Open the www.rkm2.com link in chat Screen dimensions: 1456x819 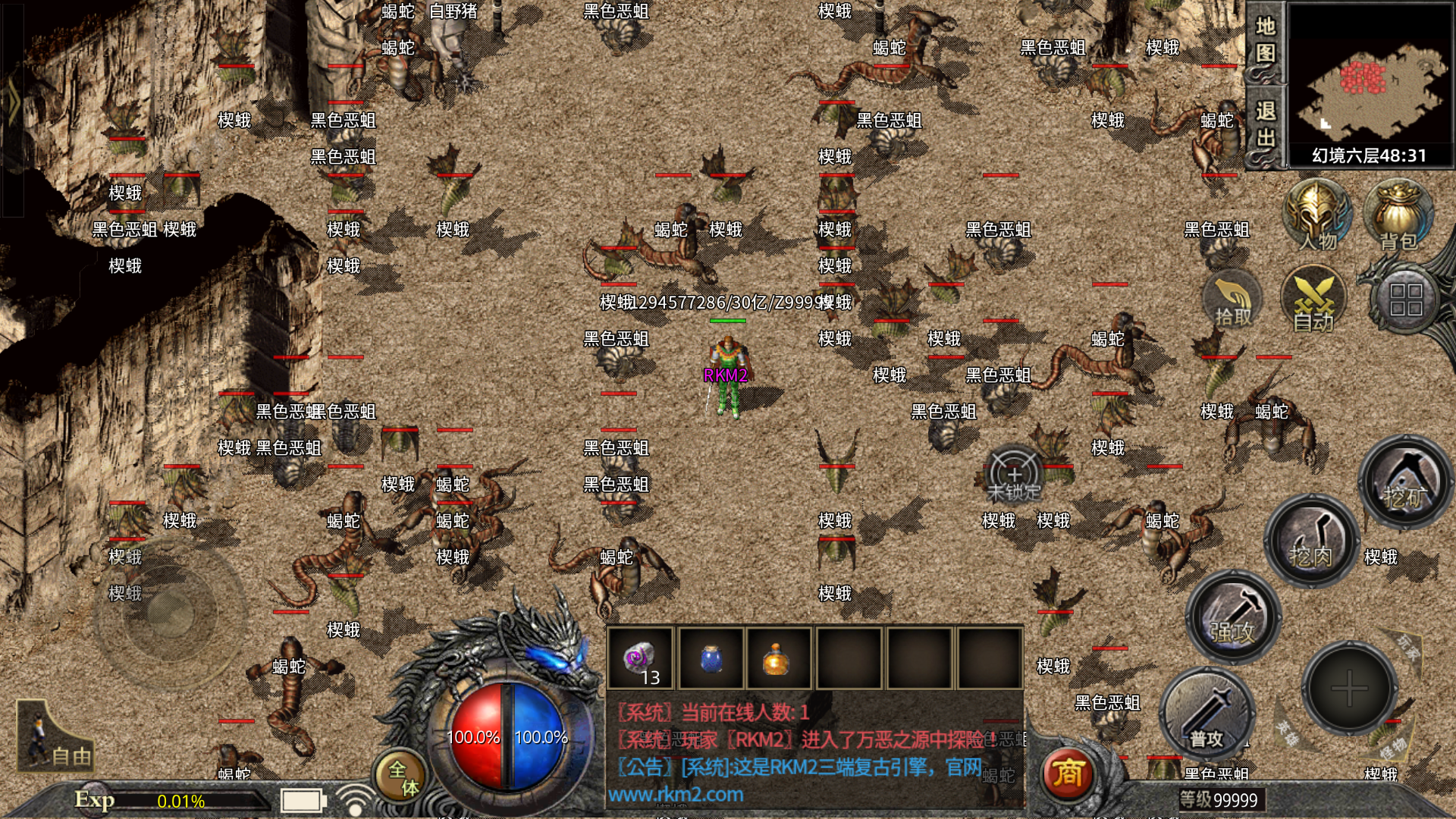tap(676, 795)
